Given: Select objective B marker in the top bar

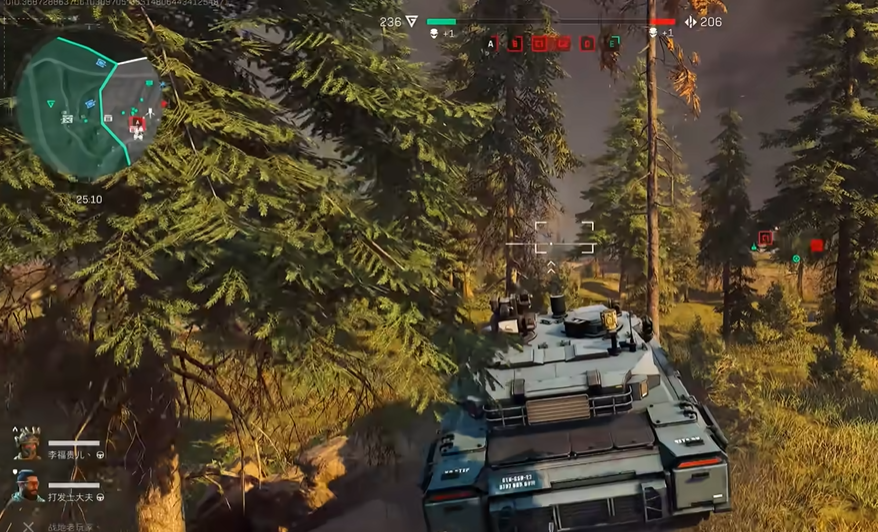Looking at the screenshot, I should coord(516,43).
